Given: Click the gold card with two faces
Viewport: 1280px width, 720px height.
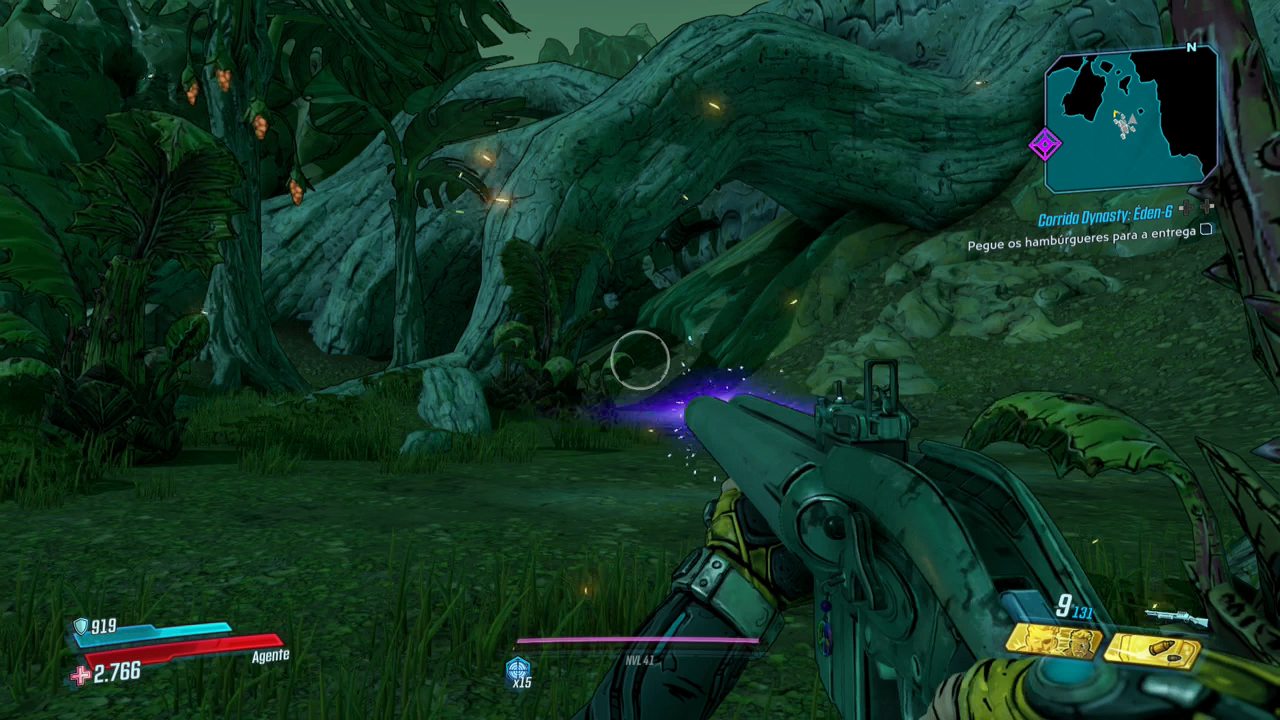Looking at the screenshot, I should click(1054, 642).
